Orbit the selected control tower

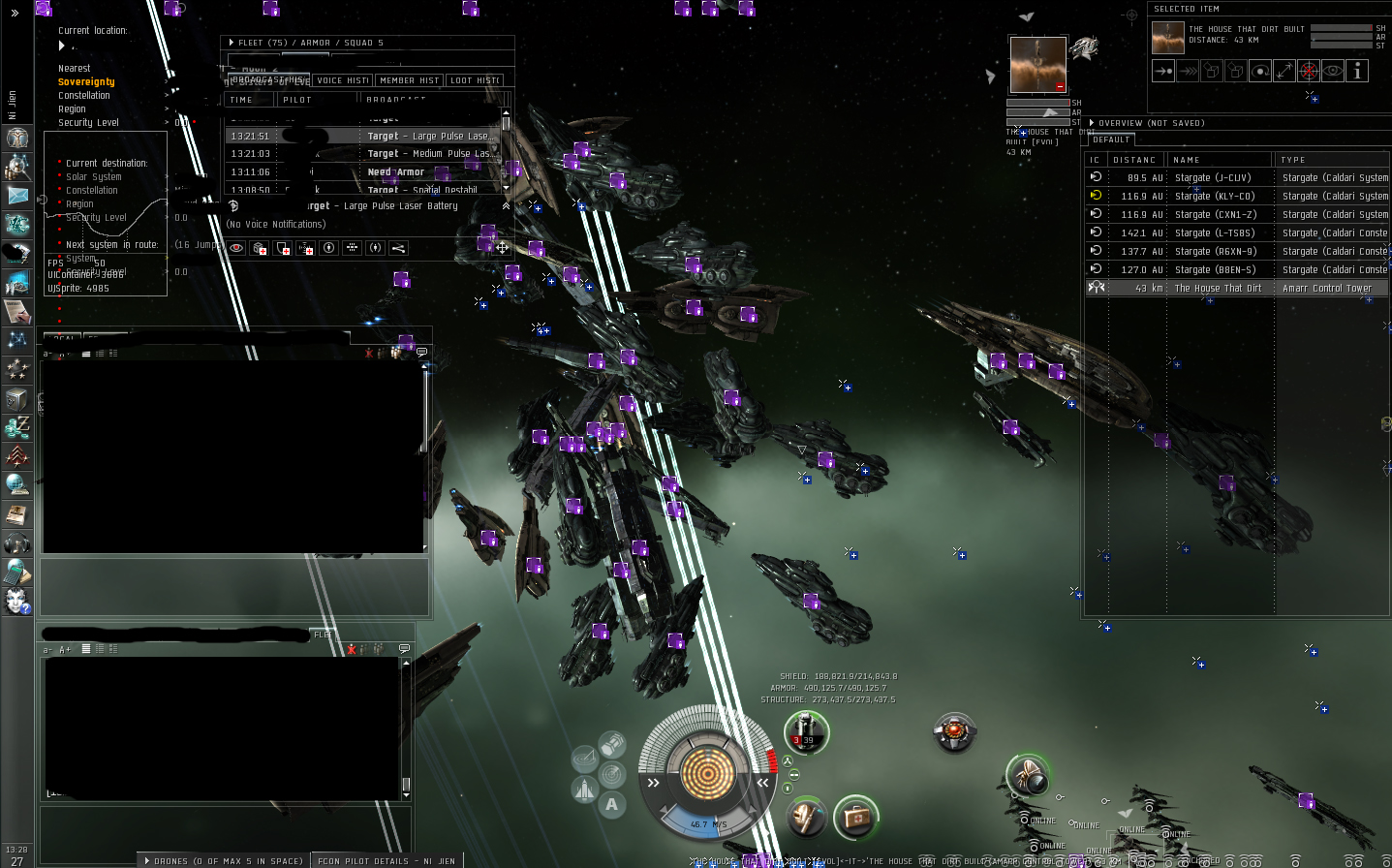[x=1260, y=71]
